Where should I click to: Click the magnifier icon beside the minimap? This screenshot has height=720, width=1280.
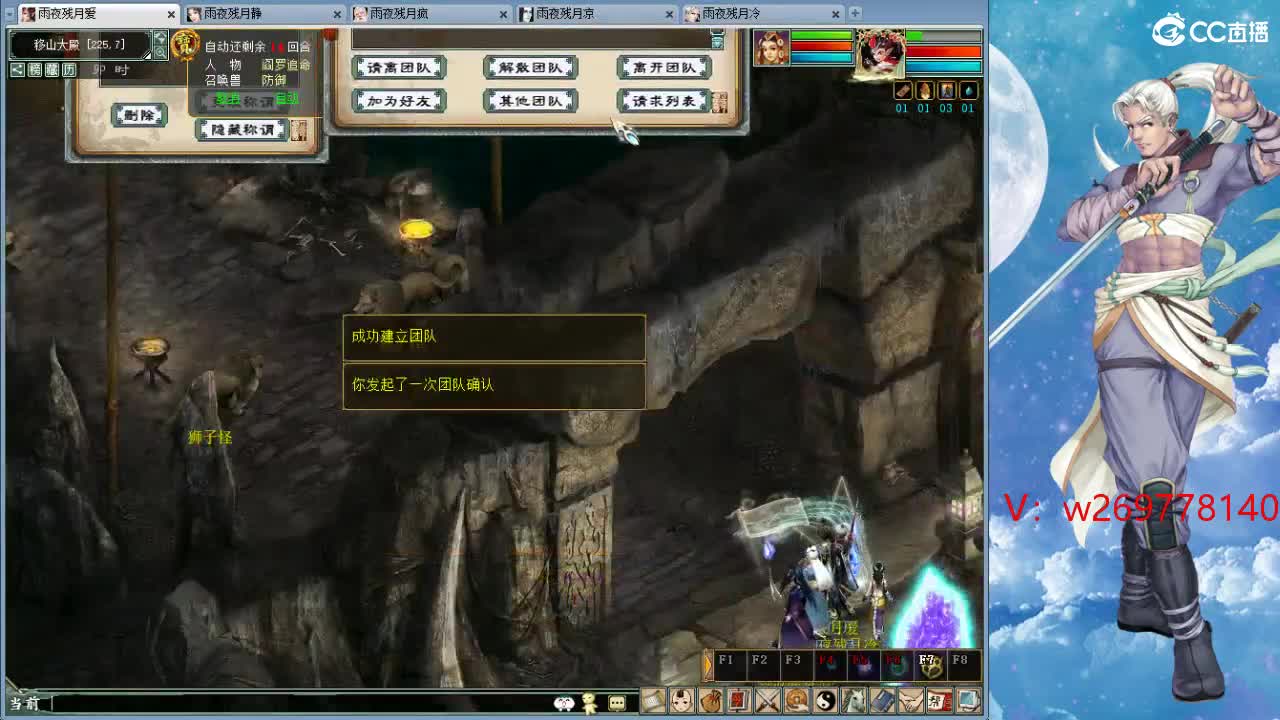[x=159, y=52]
